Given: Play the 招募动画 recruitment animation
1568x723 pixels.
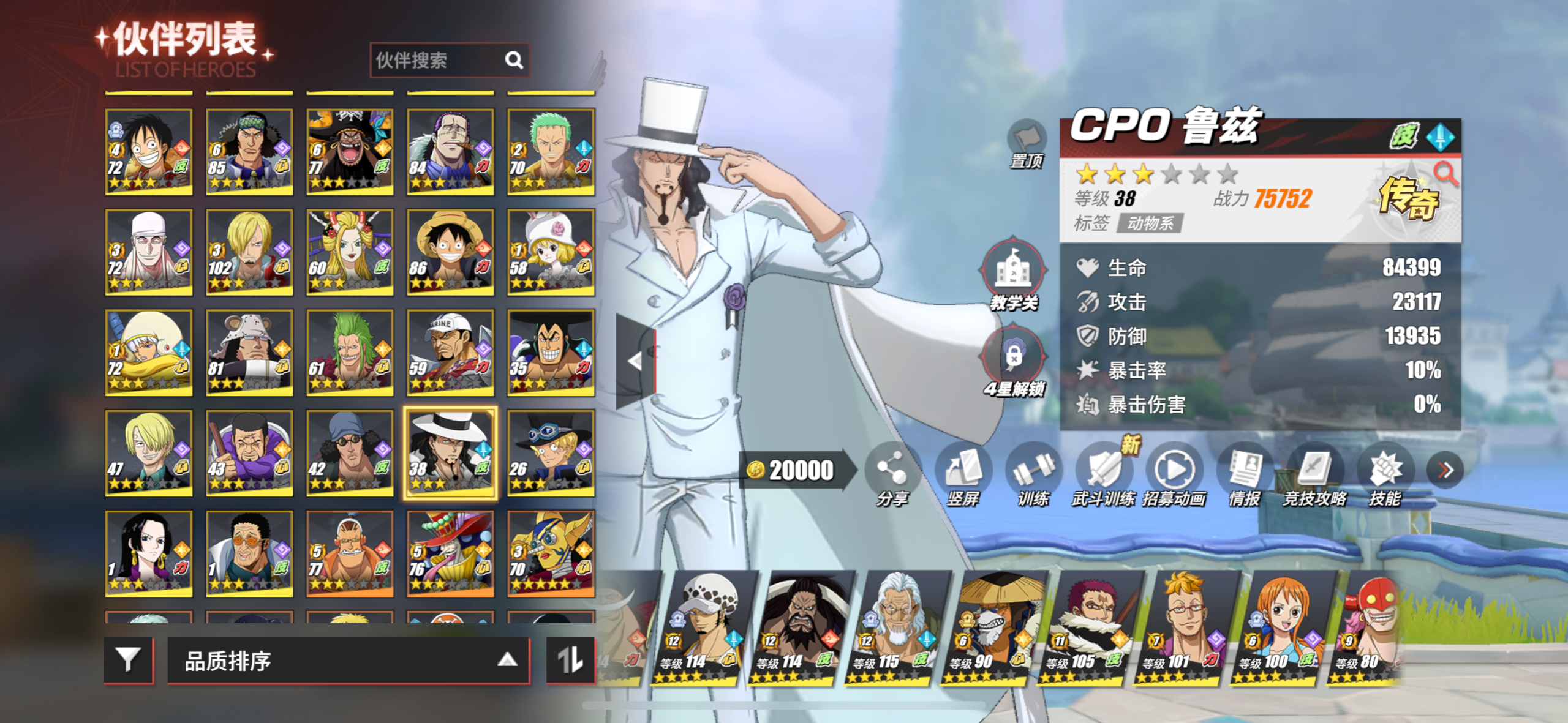Looking at the screenshot, I should tap(1174, 474).
